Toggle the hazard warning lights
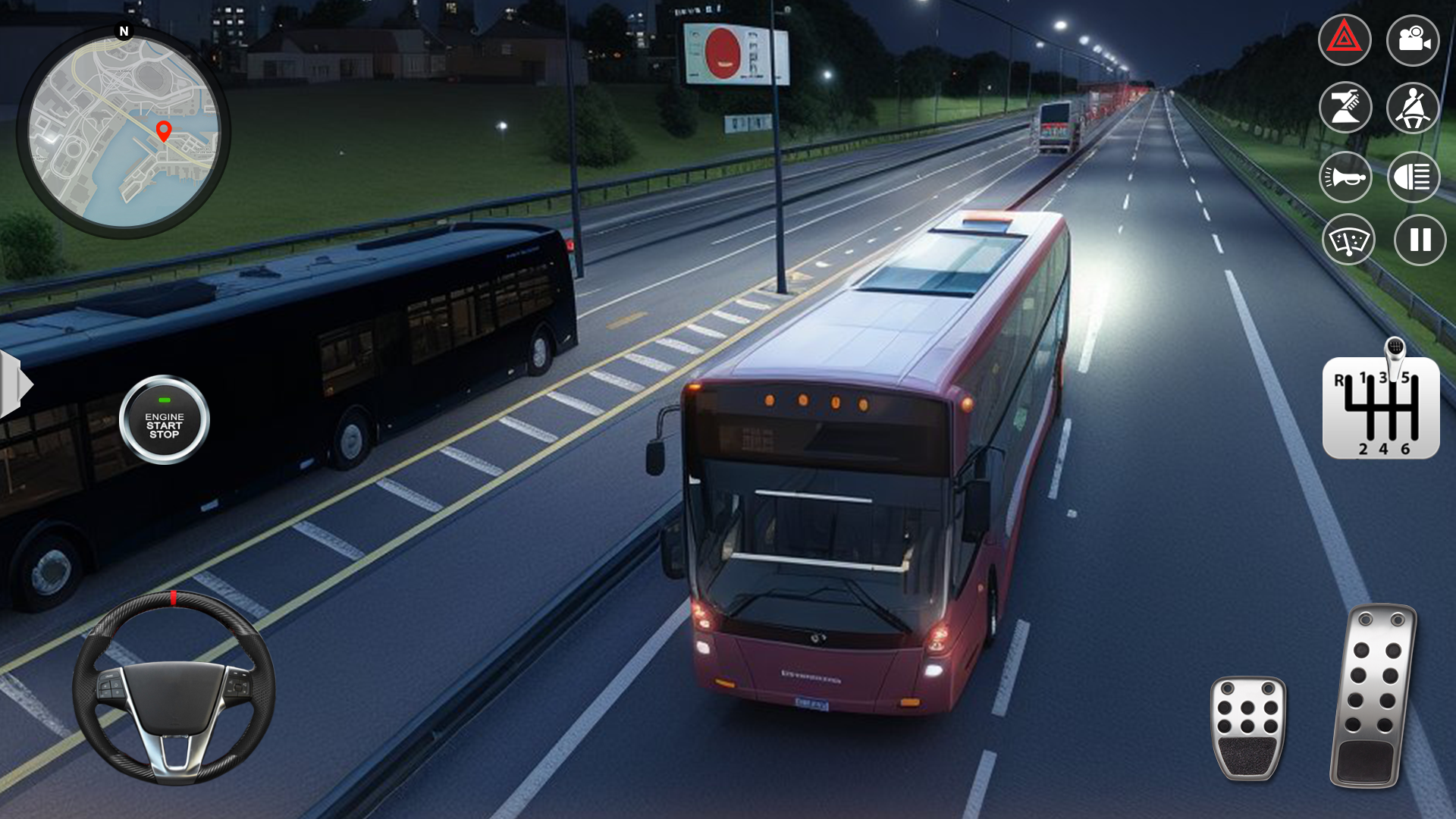This screenshot has height=819, width=1456. (x=1345, y=40)
